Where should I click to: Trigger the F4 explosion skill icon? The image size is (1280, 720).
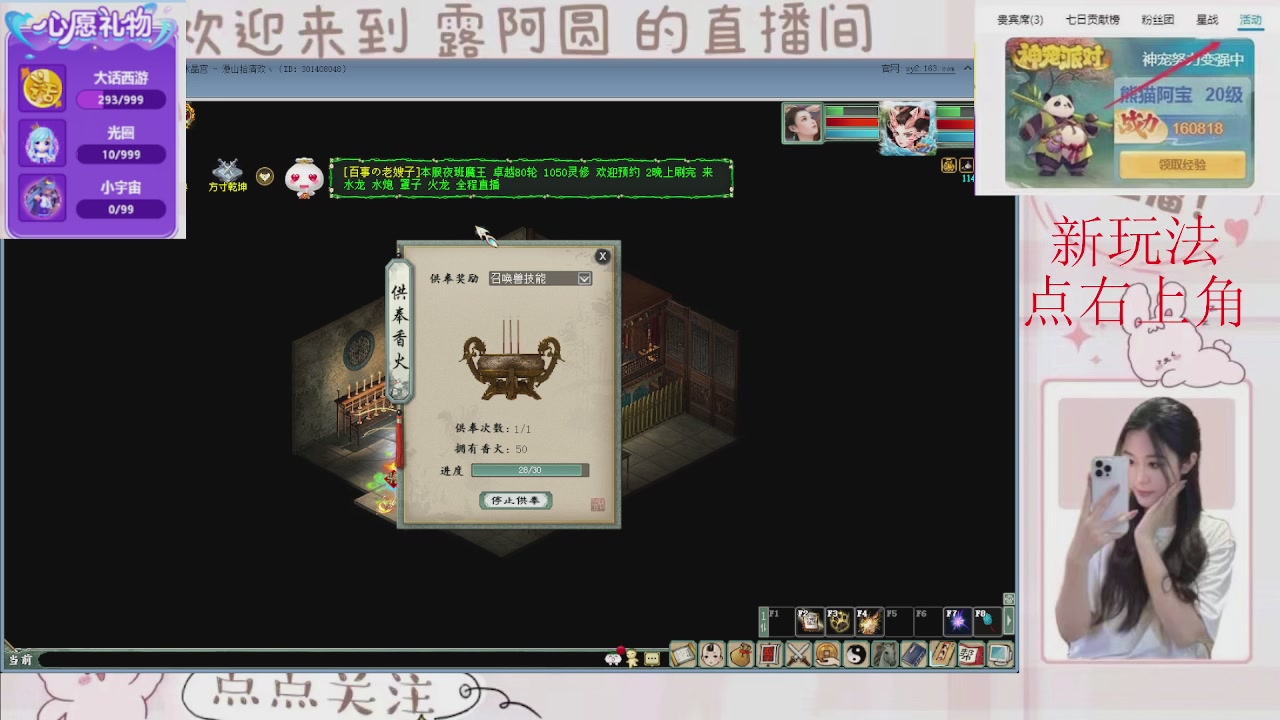click(868, 621)
